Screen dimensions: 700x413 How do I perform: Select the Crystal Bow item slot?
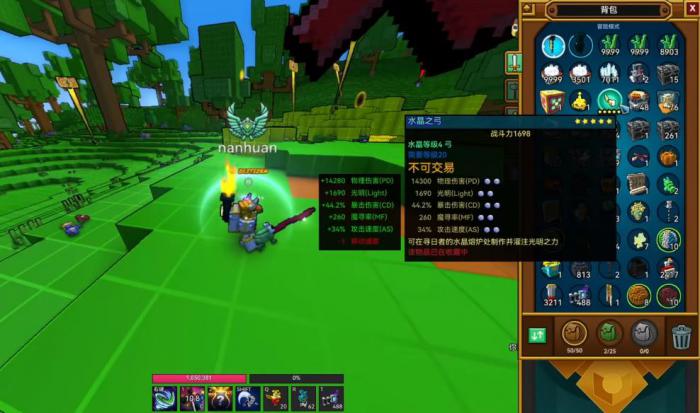609,100
